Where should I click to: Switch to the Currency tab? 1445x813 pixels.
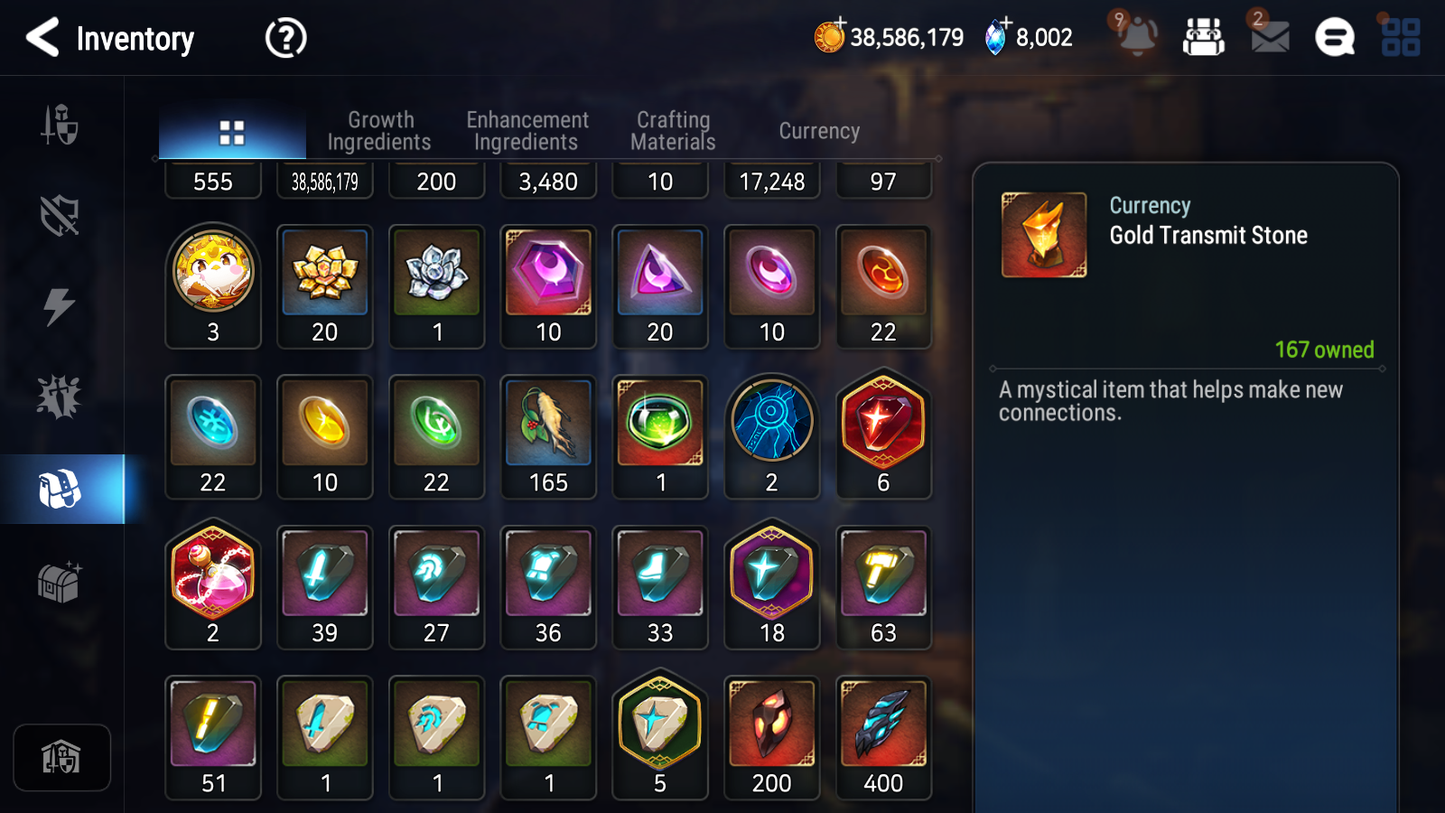(x=818, y=130)
